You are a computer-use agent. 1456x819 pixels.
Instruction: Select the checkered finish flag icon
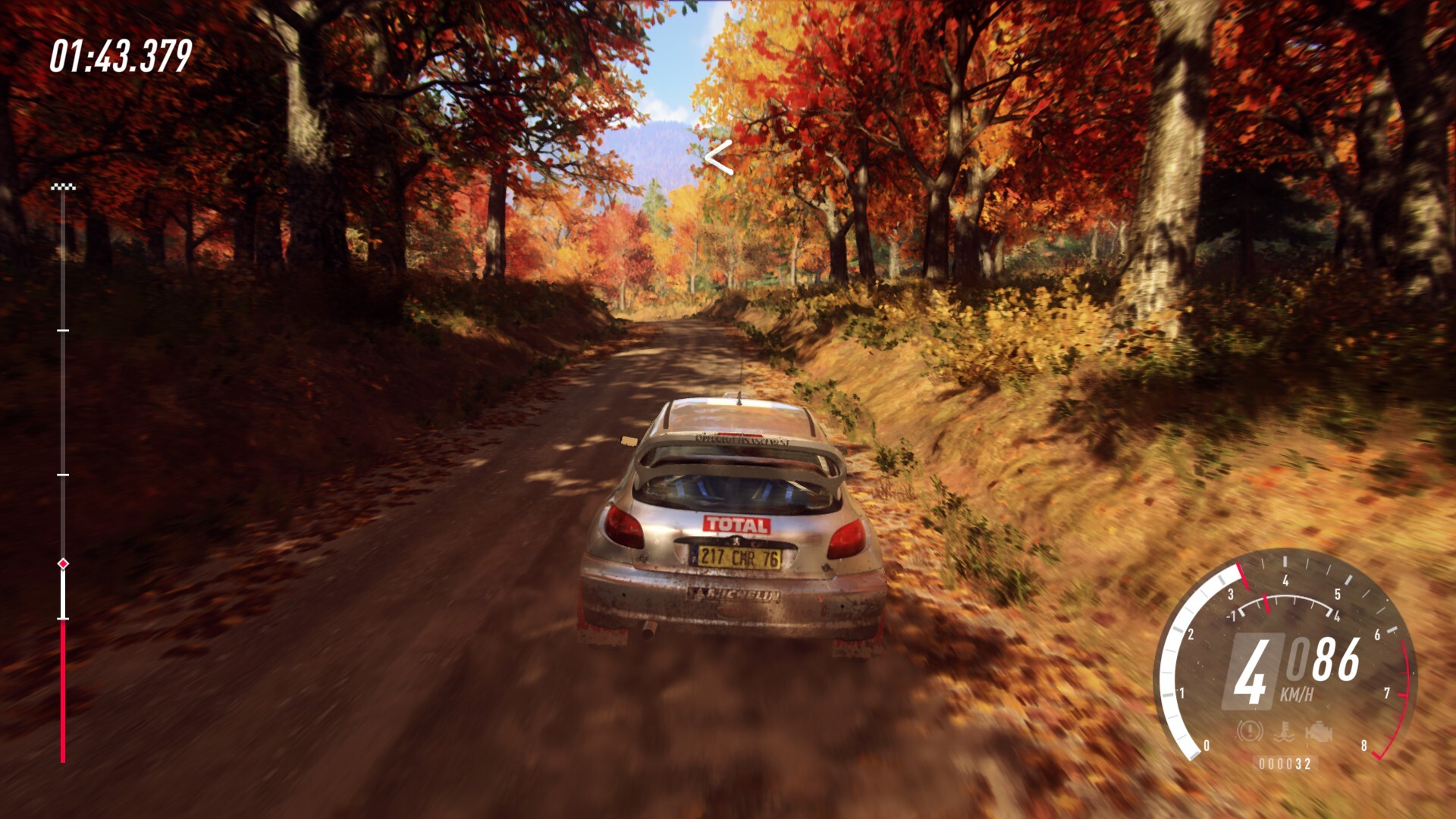[x=63, y=187]
